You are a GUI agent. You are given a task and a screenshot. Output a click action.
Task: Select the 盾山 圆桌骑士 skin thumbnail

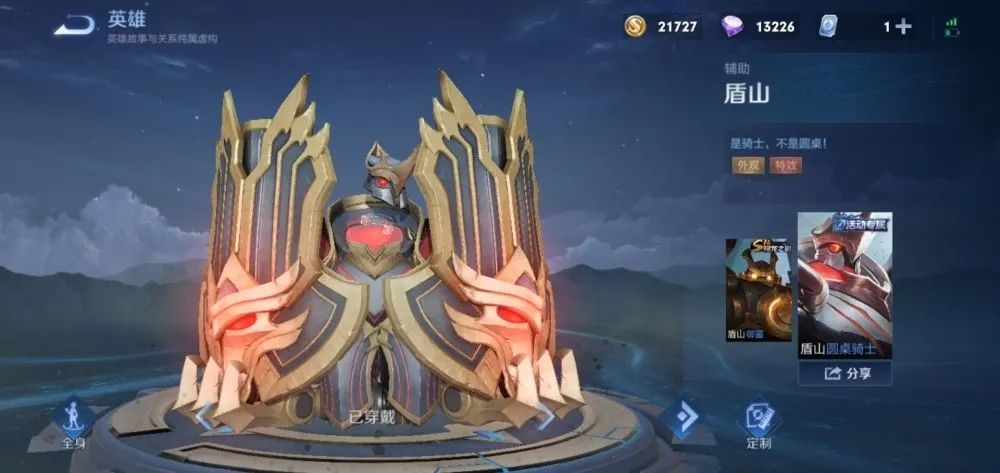[x=844, y=285]
